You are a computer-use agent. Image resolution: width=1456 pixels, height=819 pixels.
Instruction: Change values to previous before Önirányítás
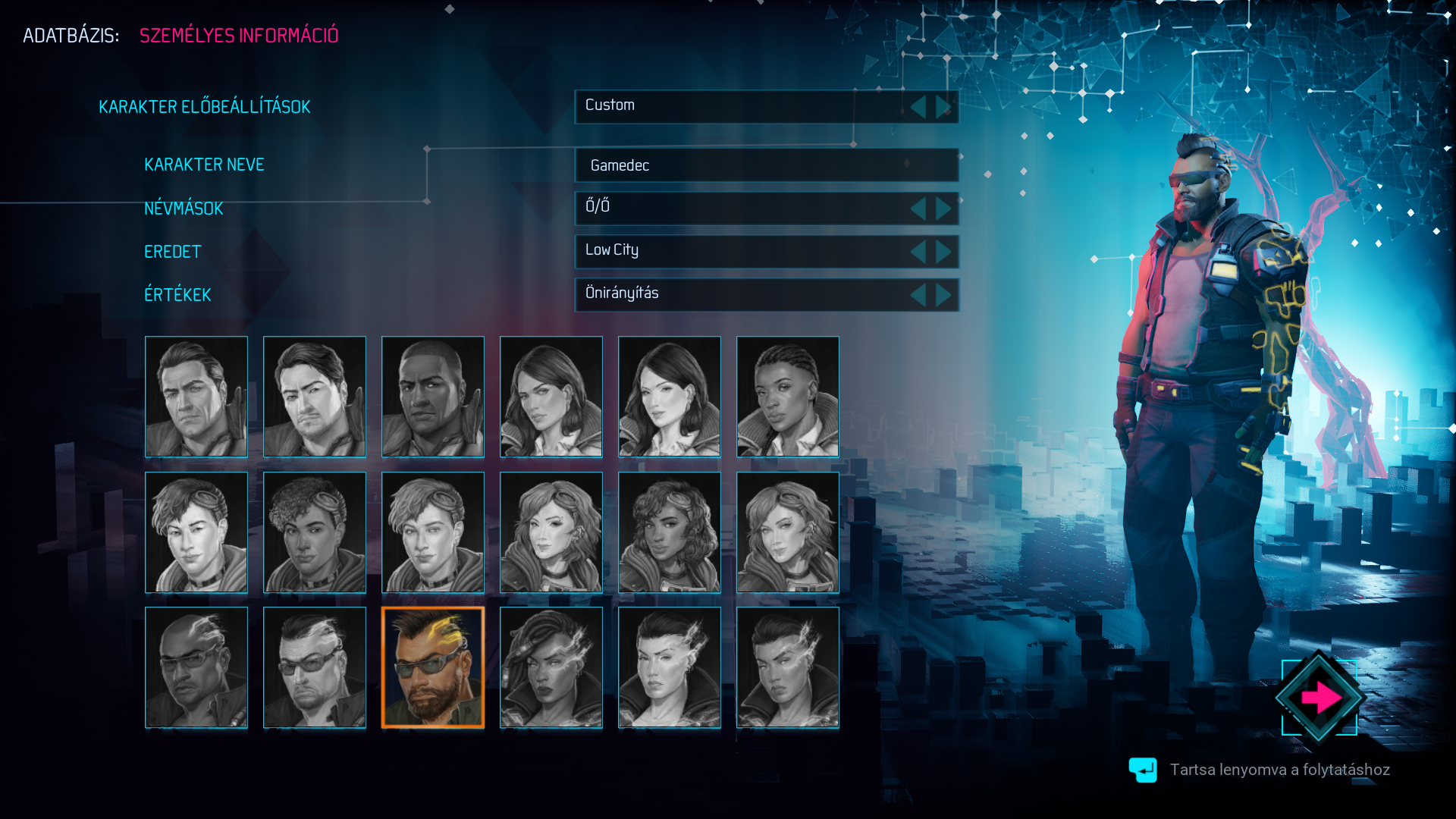[x=918, y=295]
